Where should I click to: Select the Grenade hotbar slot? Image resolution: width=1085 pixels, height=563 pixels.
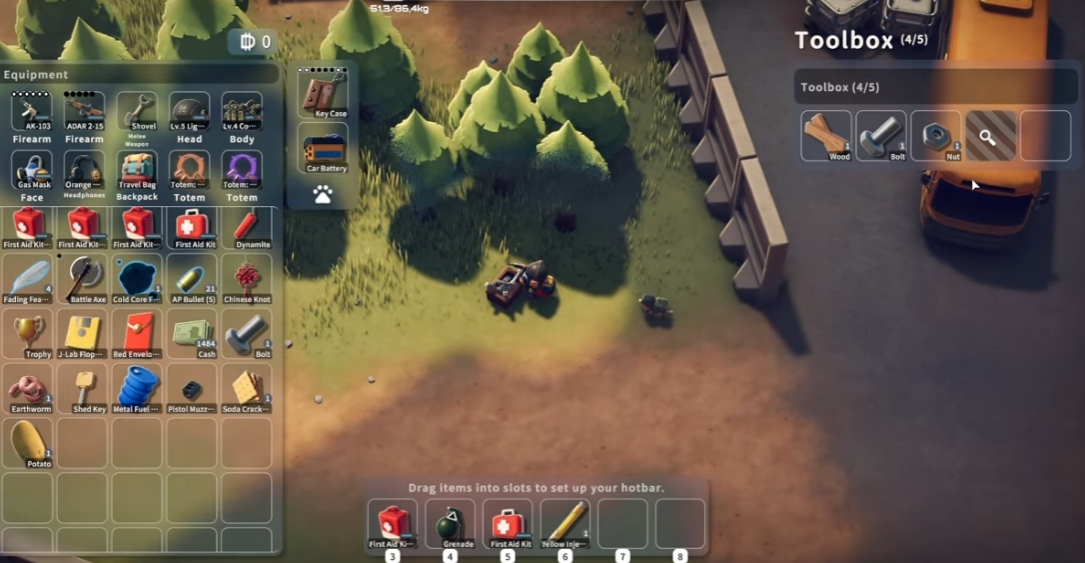pos(450,523)
